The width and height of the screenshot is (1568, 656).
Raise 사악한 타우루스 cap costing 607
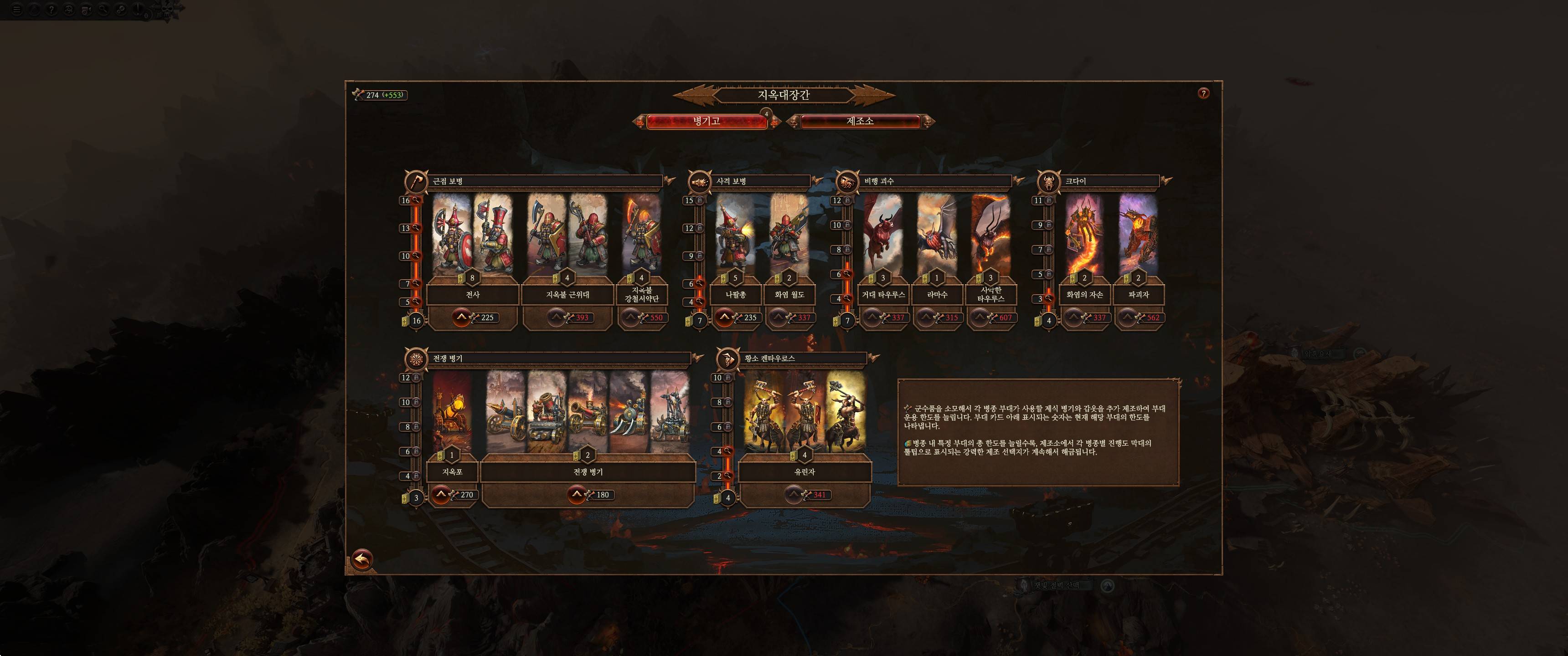(x=980, y=317)
